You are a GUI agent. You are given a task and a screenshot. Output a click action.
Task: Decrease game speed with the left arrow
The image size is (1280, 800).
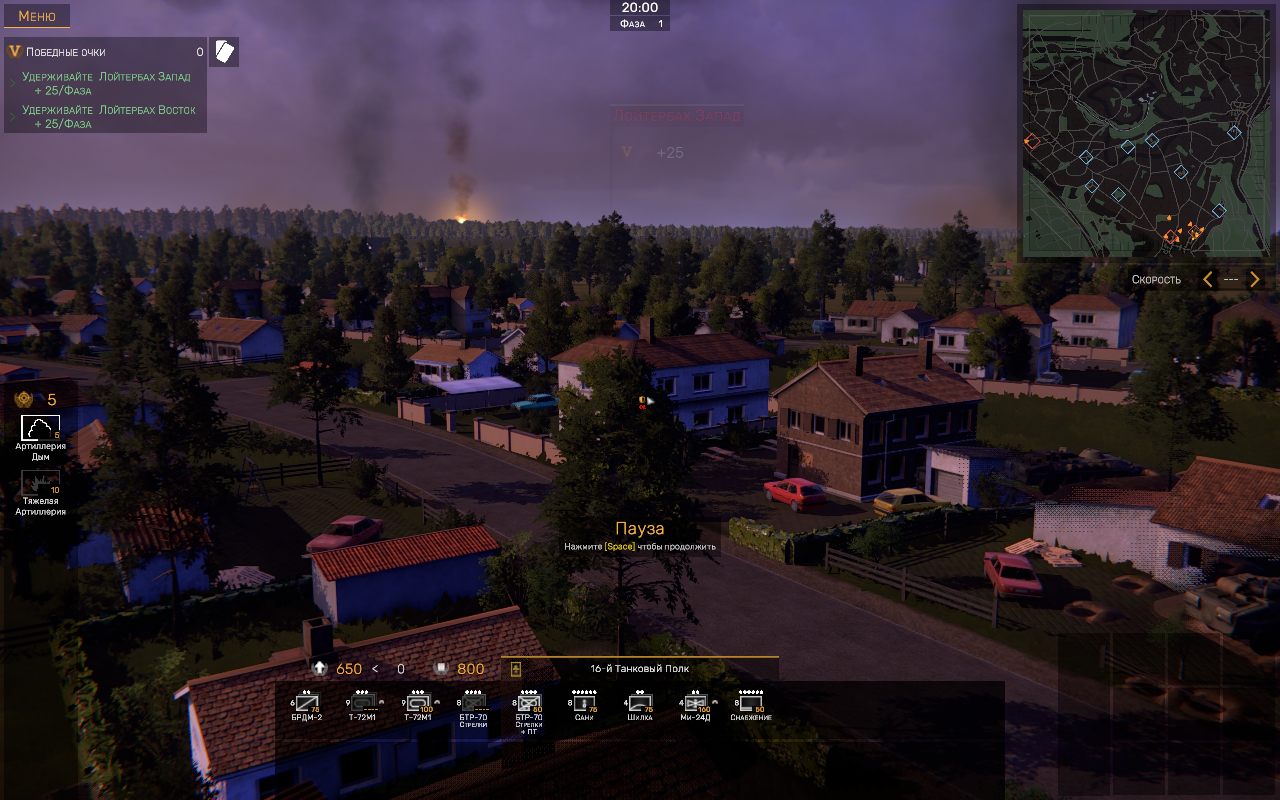pyautogui.click(x=1207, y=280)
